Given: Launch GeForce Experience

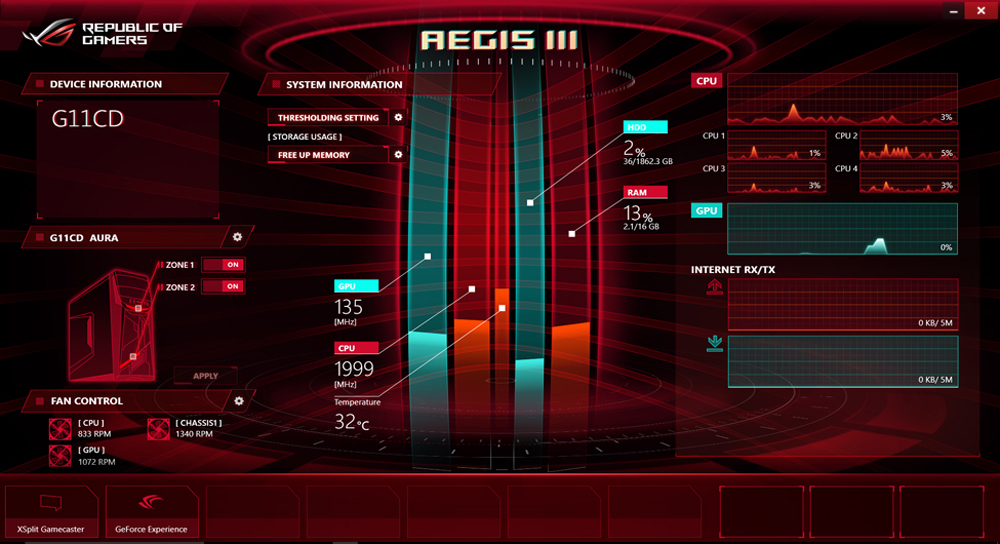Looking at the screenshot, I should [151, 512].
